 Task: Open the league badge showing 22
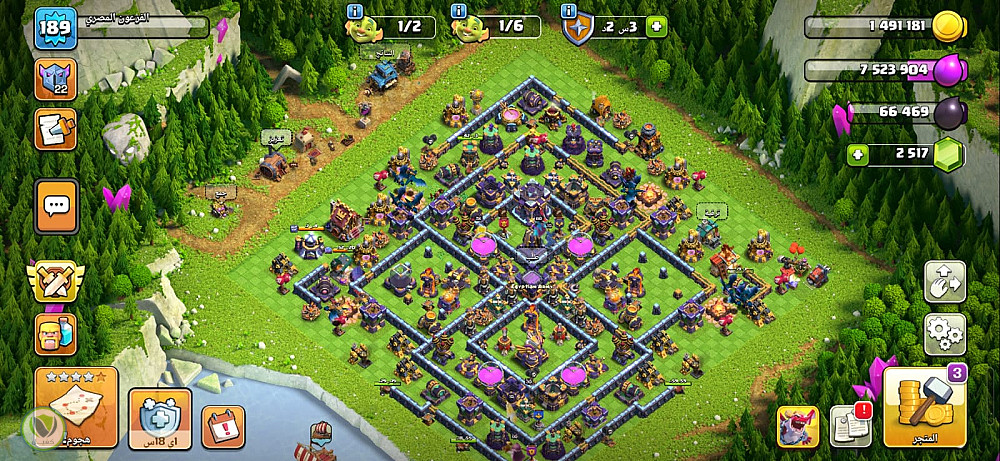(x=55, y=80)
